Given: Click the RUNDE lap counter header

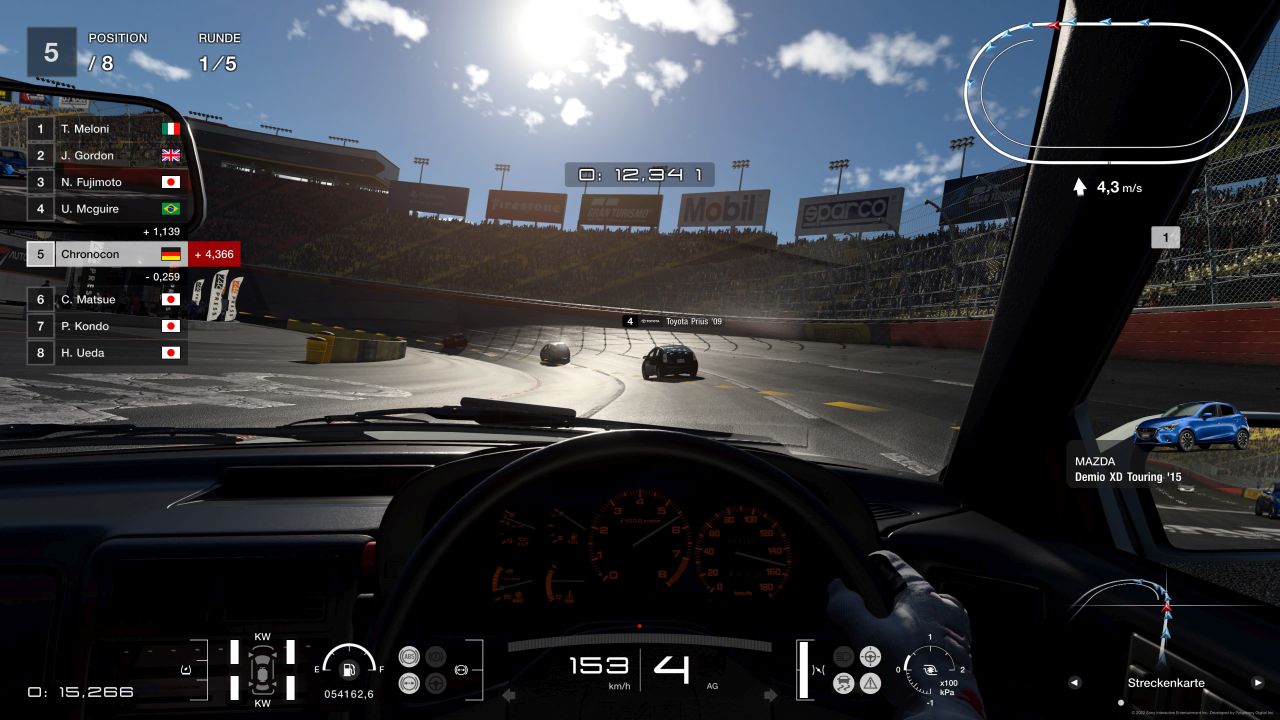Looking at the screenshot, I should click(219, 38).
